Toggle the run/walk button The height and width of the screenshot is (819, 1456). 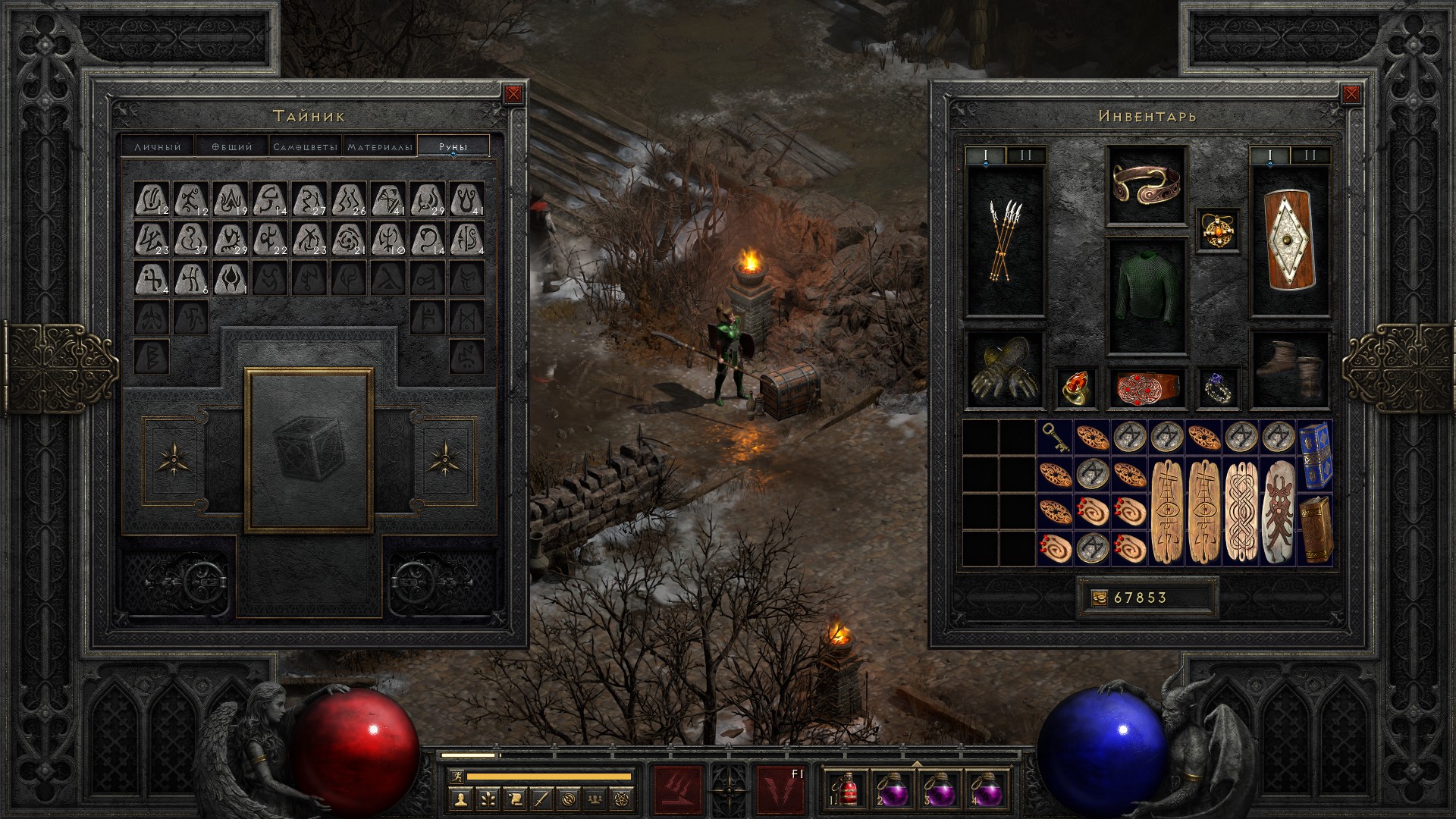coord(456,777)
